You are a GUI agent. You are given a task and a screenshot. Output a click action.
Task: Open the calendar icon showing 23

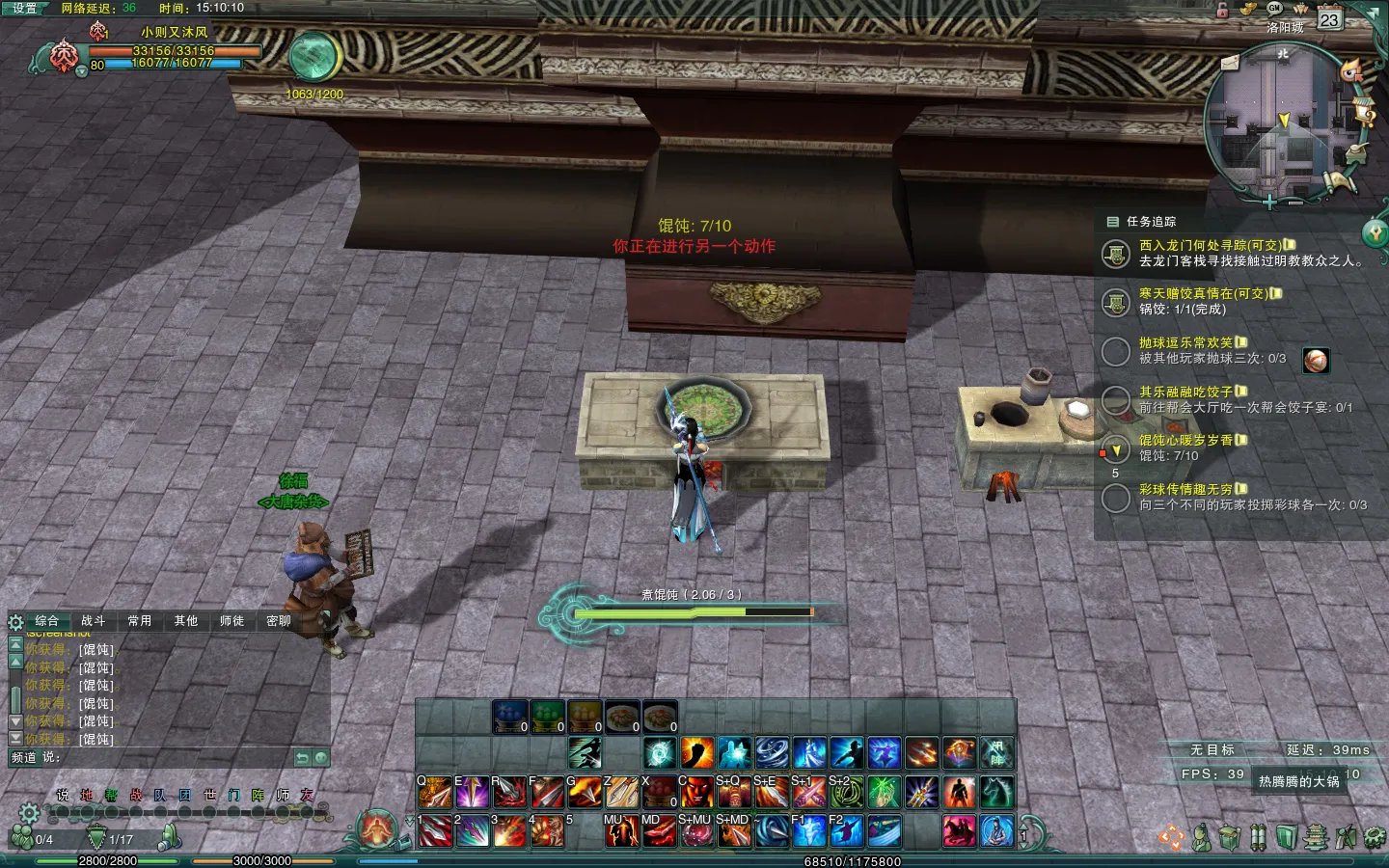1330,19
